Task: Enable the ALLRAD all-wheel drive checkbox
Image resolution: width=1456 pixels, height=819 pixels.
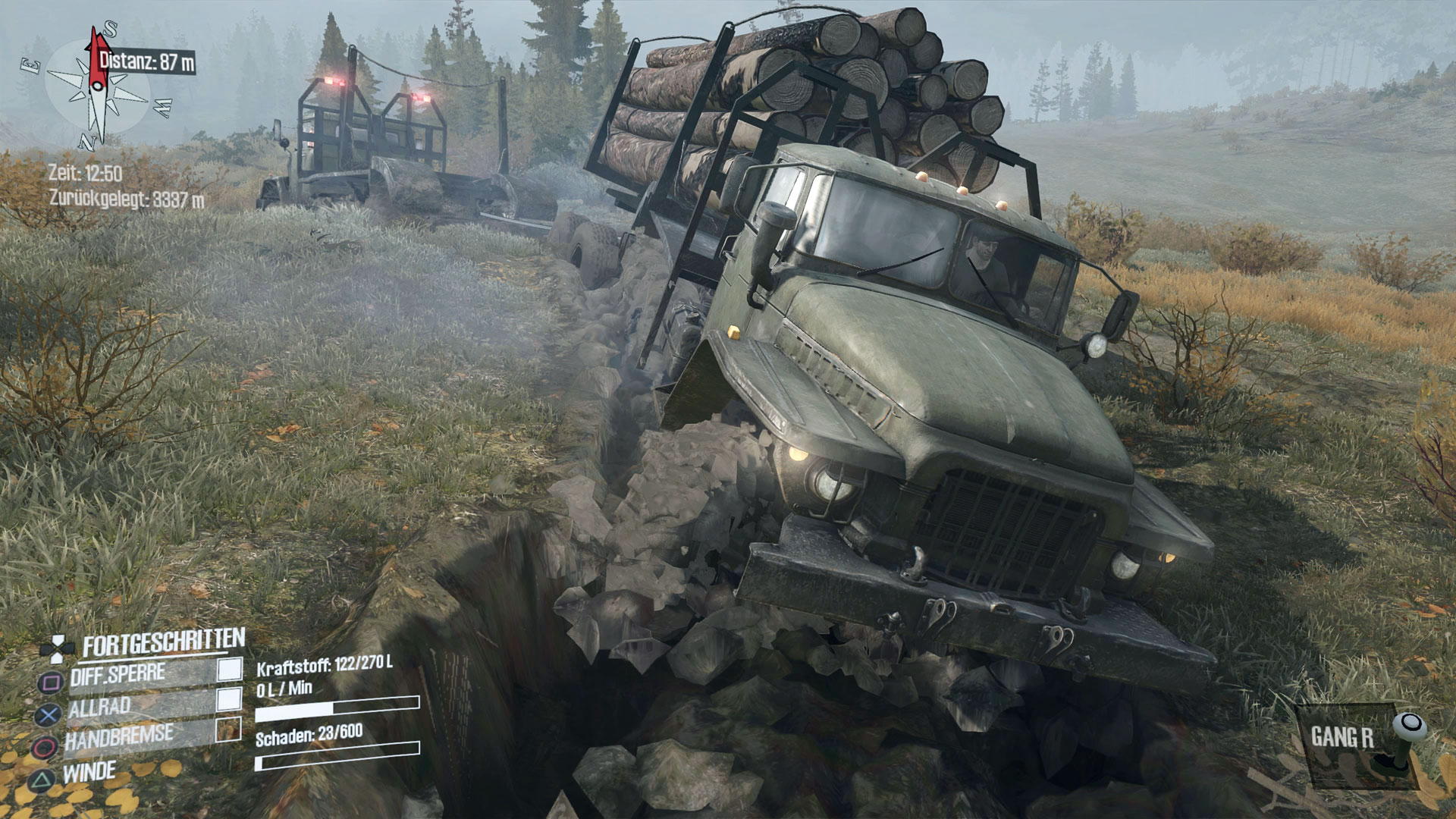Action: (x=229, y=698)
